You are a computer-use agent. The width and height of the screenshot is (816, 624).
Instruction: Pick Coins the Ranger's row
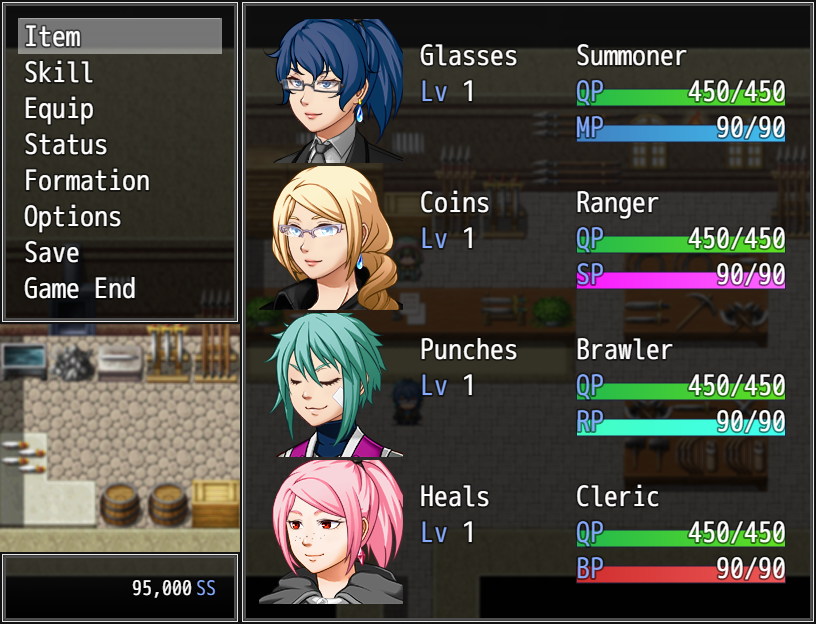coord(528,239)
